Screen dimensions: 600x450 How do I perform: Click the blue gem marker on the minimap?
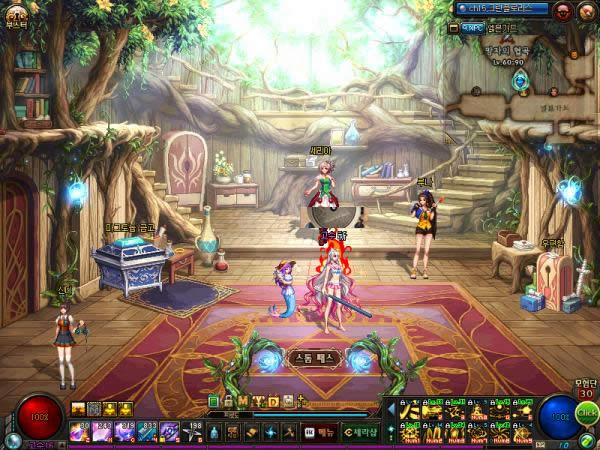coord(520,82)
